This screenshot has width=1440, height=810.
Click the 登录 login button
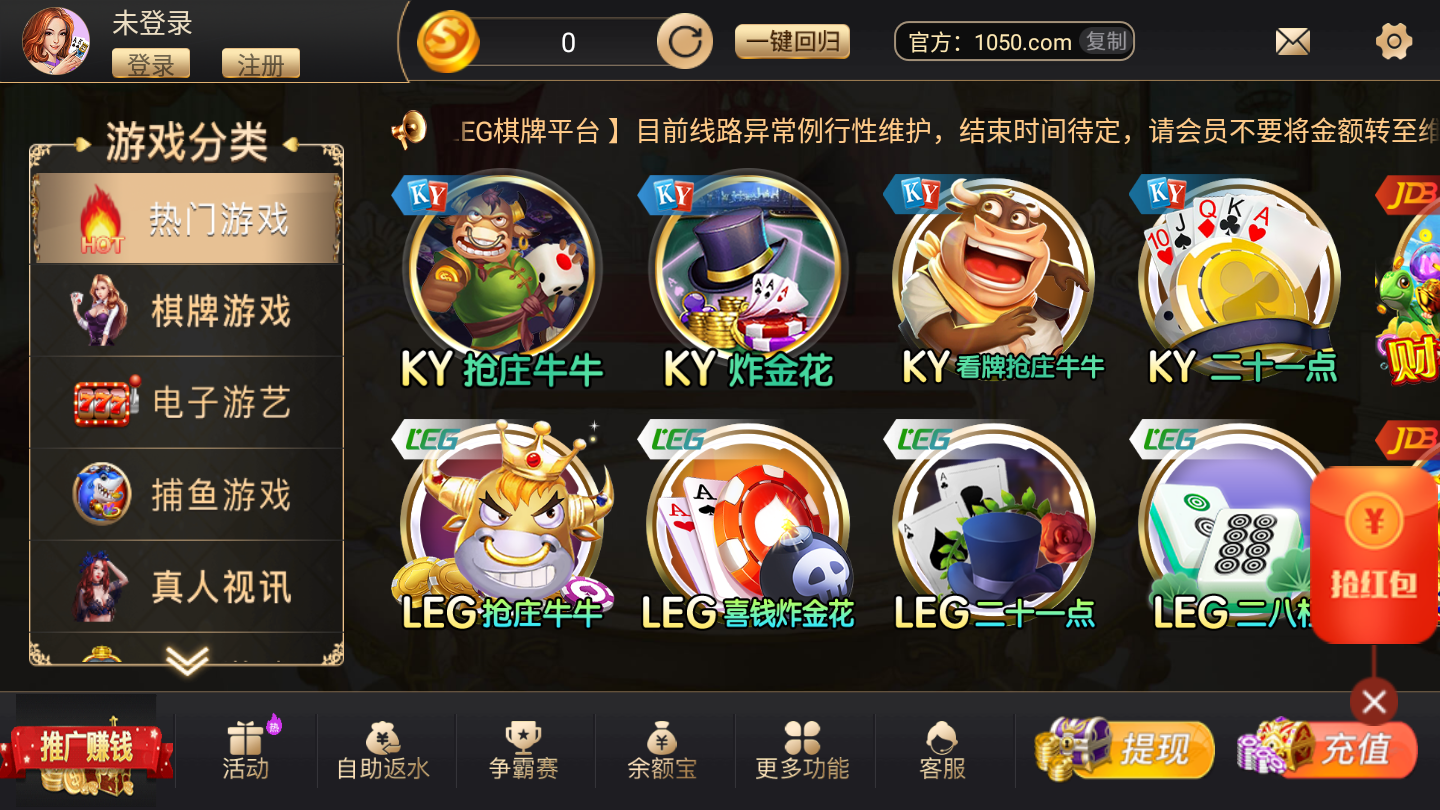pyautogui.click(x=151, y=63)
